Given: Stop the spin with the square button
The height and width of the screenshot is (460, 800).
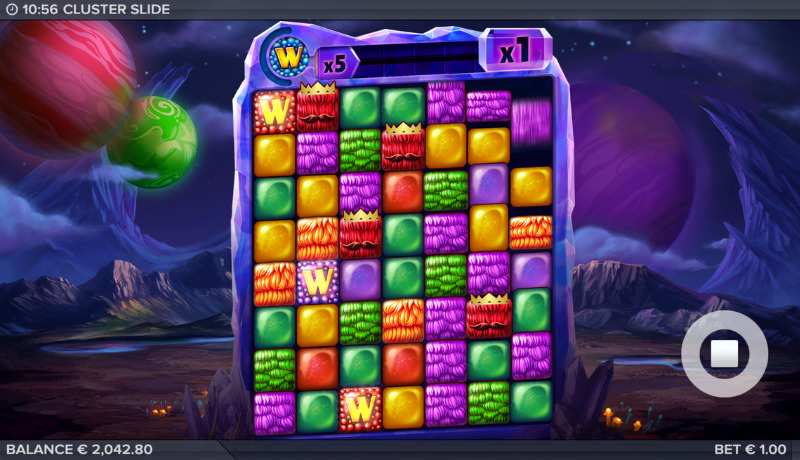Looking at the screenshot, I should 724,353.
